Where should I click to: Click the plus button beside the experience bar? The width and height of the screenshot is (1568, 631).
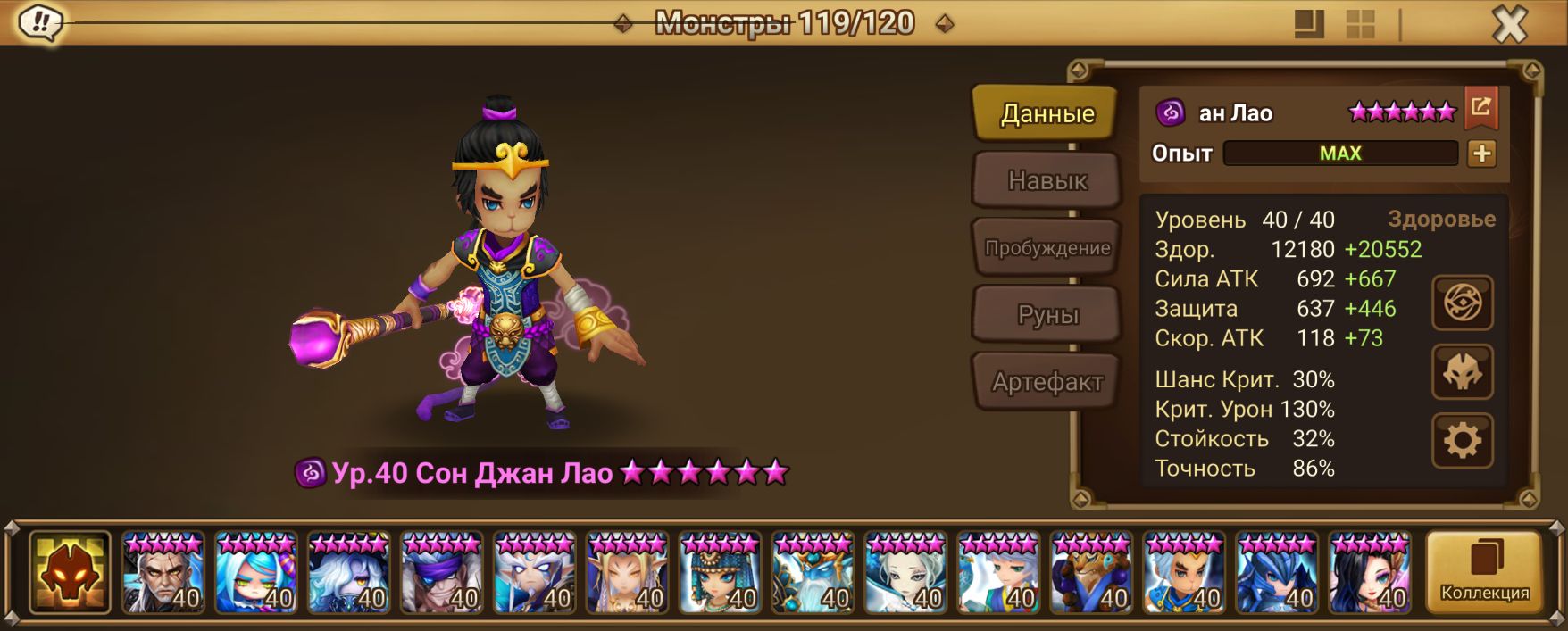(x=1481, y=154)
